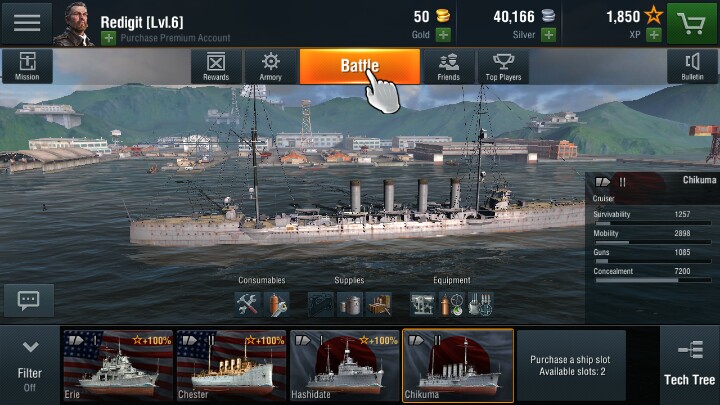The height and width of the screenshot is (405, 720).
Task: View the Top Players leaderboard
Action: (x=503, y=66)
